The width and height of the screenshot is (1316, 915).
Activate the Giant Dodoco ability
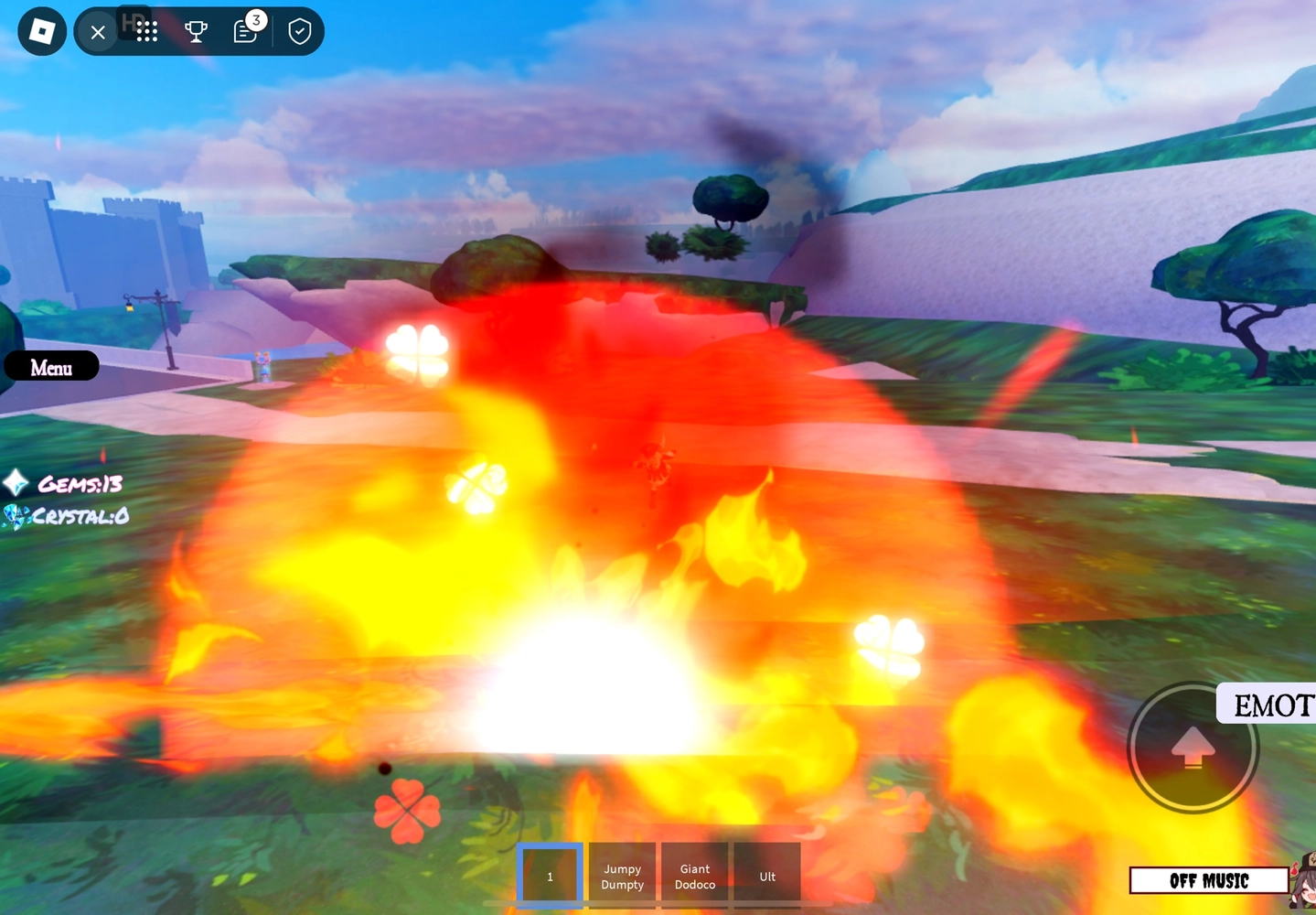pos(694,876)
